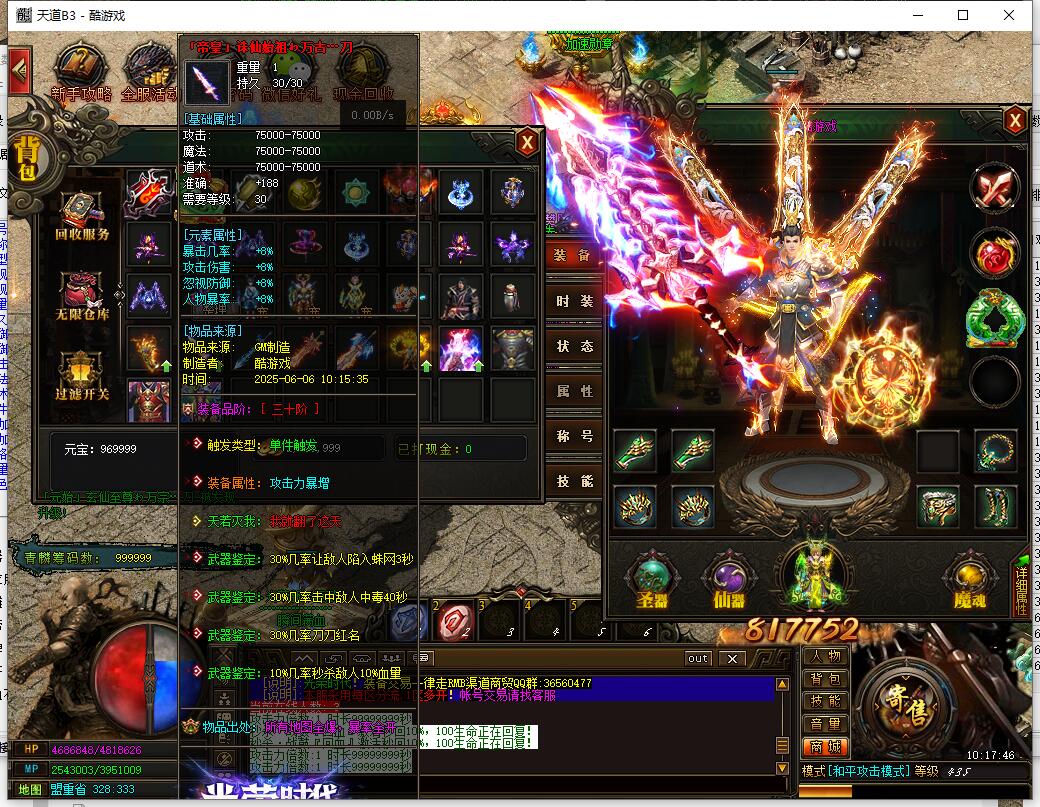Open the 魔魂 demon soul orb
The width and height of the screenshot is (1040, 807).
(x=969, y=580)
